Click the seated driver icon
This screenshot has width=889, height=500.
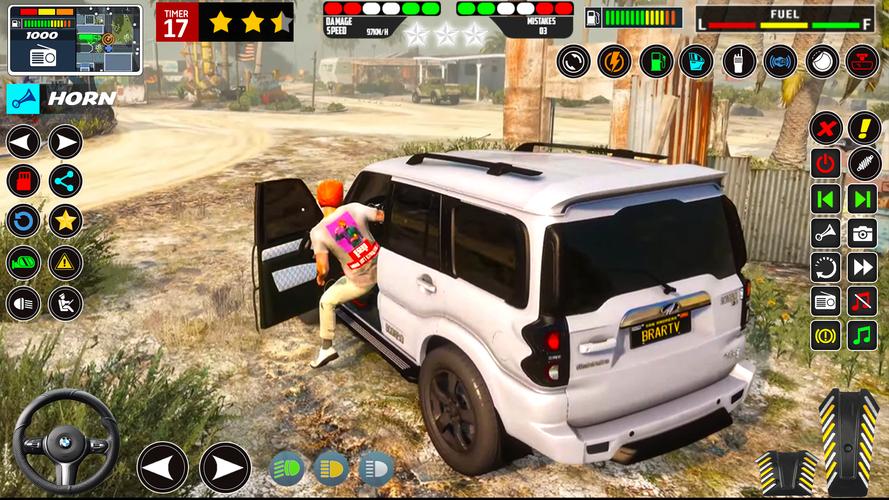click(66, 302)
